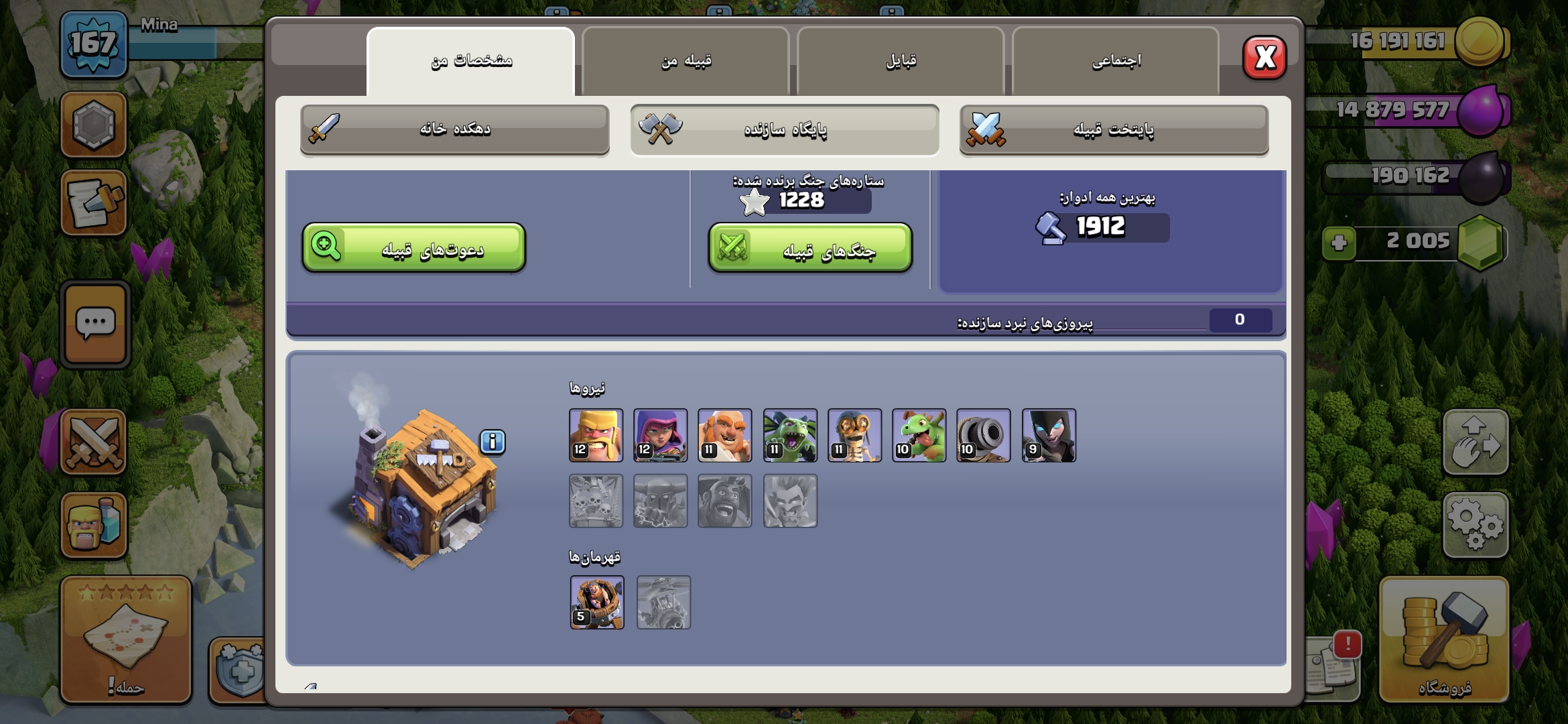Choose the پایگاه سازنده section button
The height and width of the screenshot is (724, 1568).
tap(785, 129)
